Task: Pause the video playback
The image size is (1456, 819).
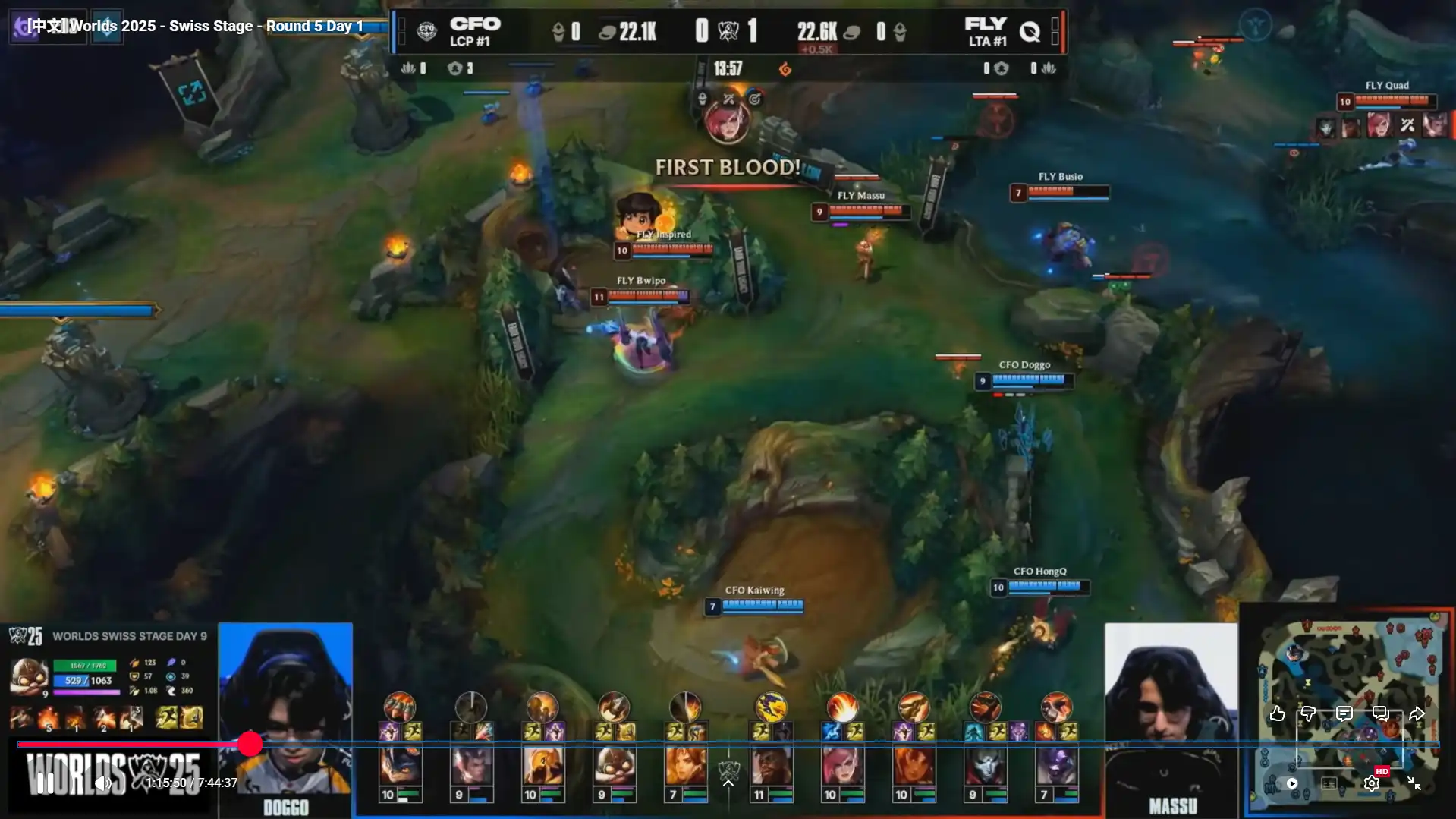Action: coord(46,783)
